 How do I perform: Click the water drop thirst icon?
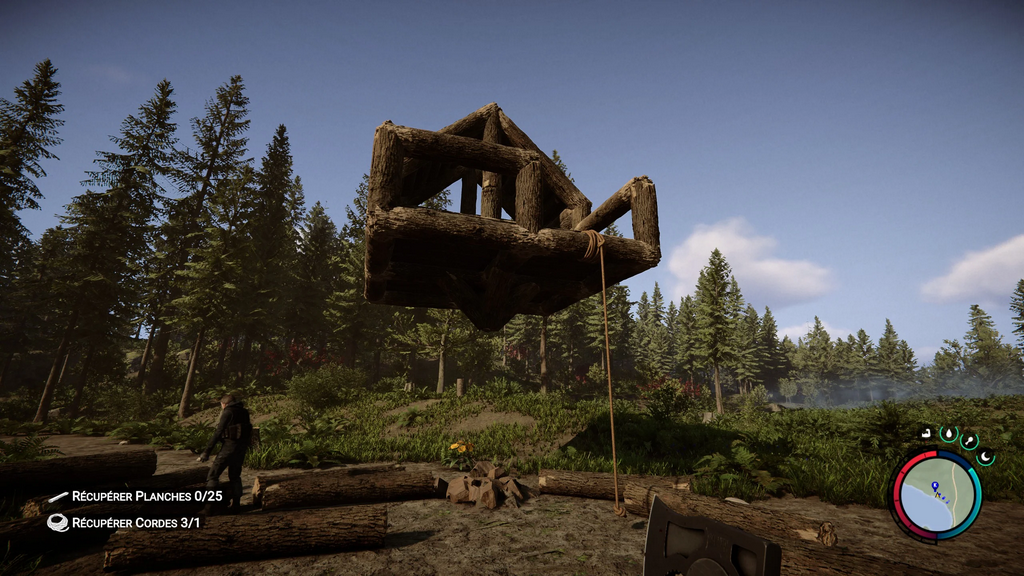[948, 434]
